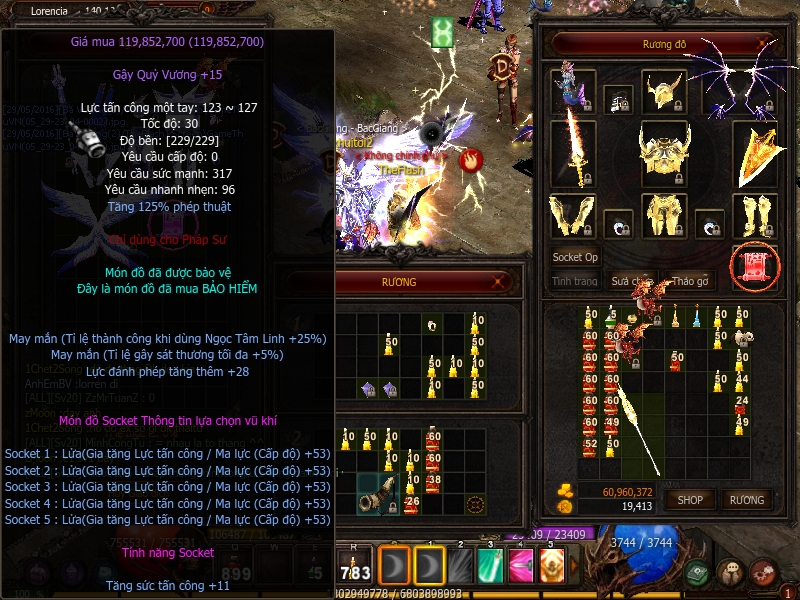Activate the green slash skill in hotbar
The width and height of the screenshot is (800, 600).
pos(490,565)
